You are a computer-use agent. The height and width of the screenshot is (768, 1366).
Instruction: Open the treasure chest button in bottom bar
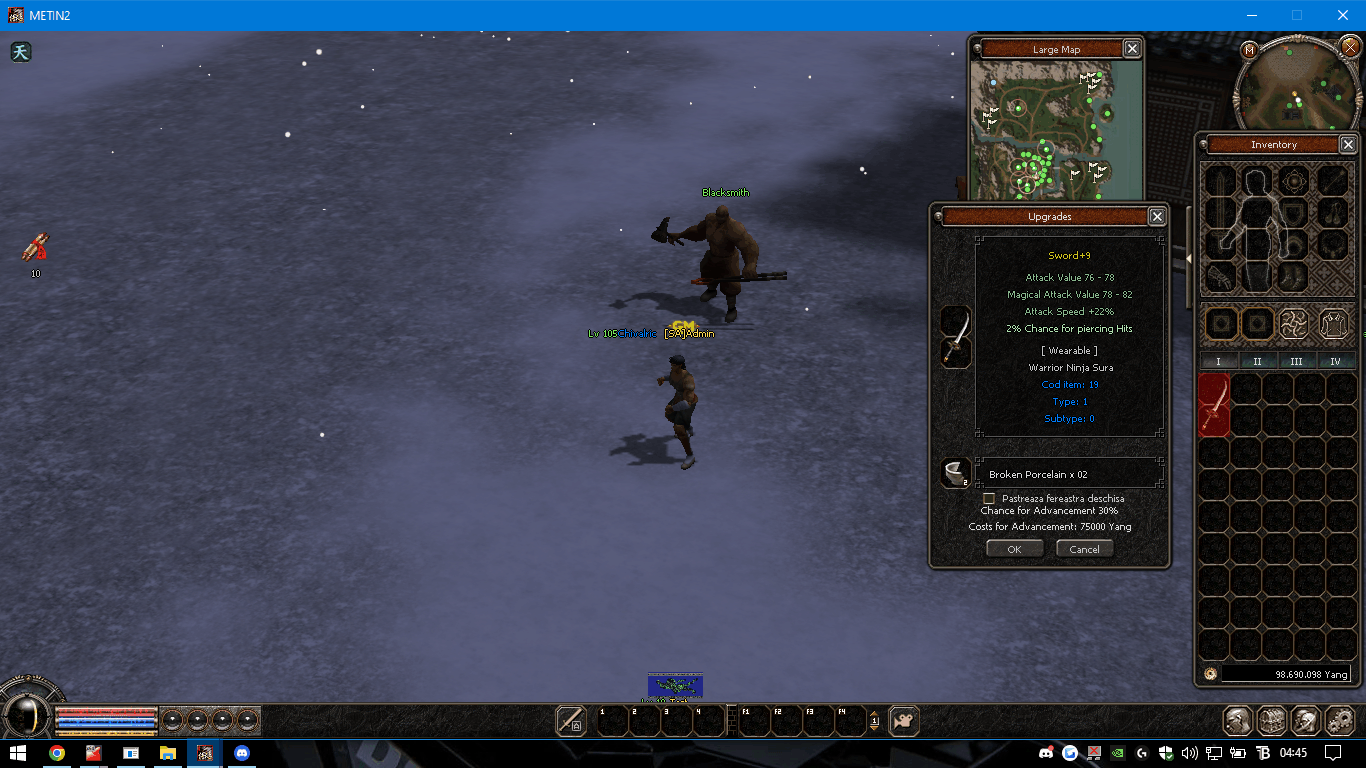[x=1272, y=720]
